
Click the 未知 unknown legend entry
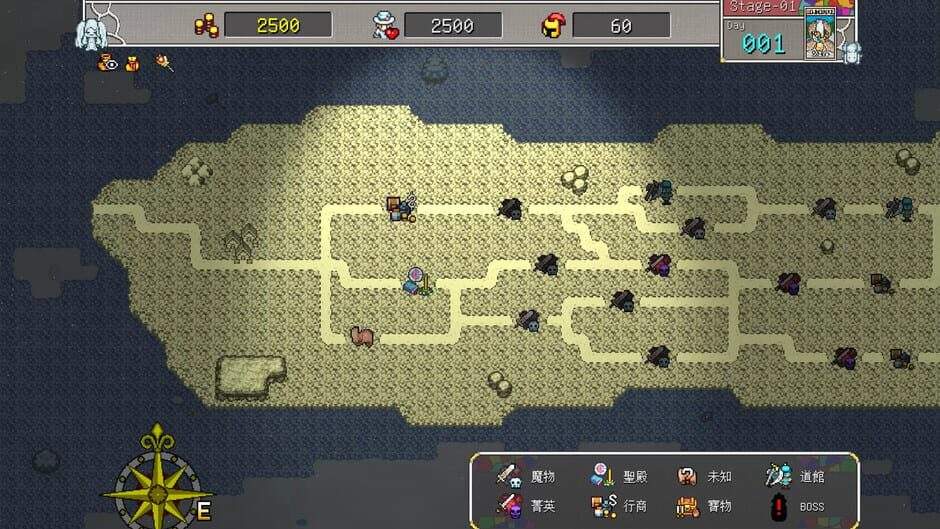pos(704,477)
